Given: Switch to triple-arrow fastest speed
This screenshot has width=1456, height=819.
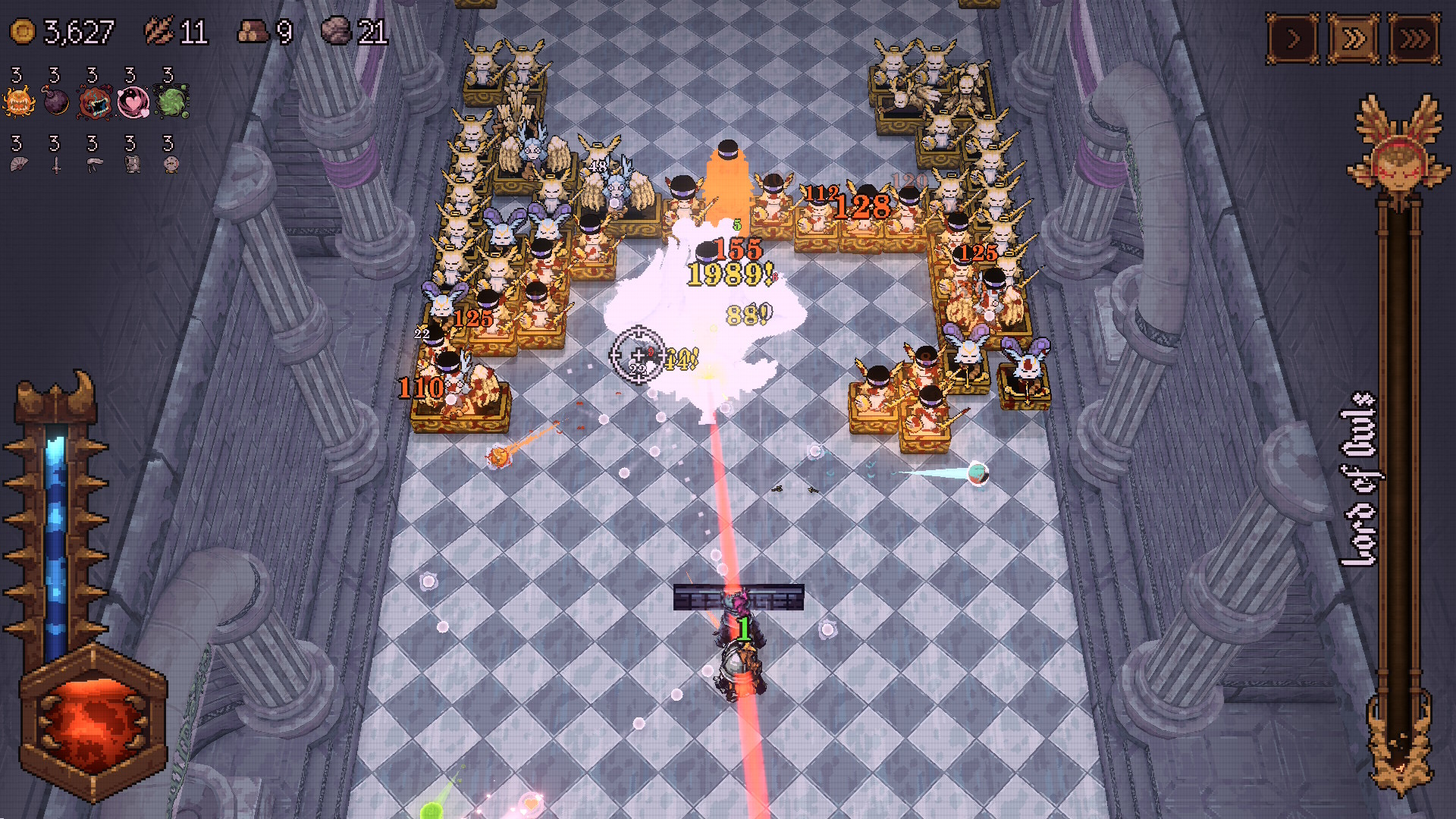Looking at the screenshot, I should click(x=1414, y=38).
